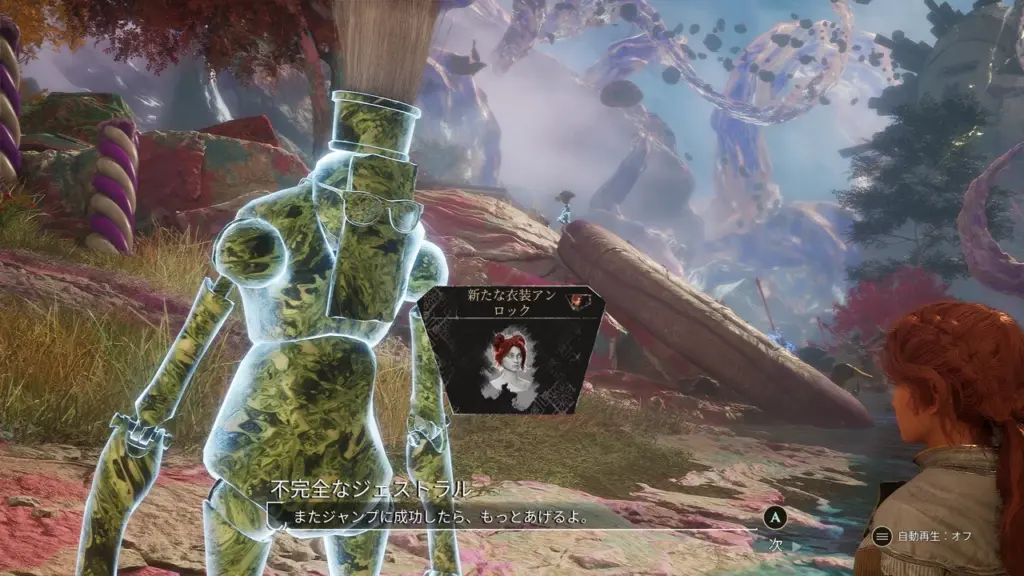Advance dialogue with the 次 label
Image resolution: width=1024 pixels, height=576 pixels.
click(x=775, y=544)
